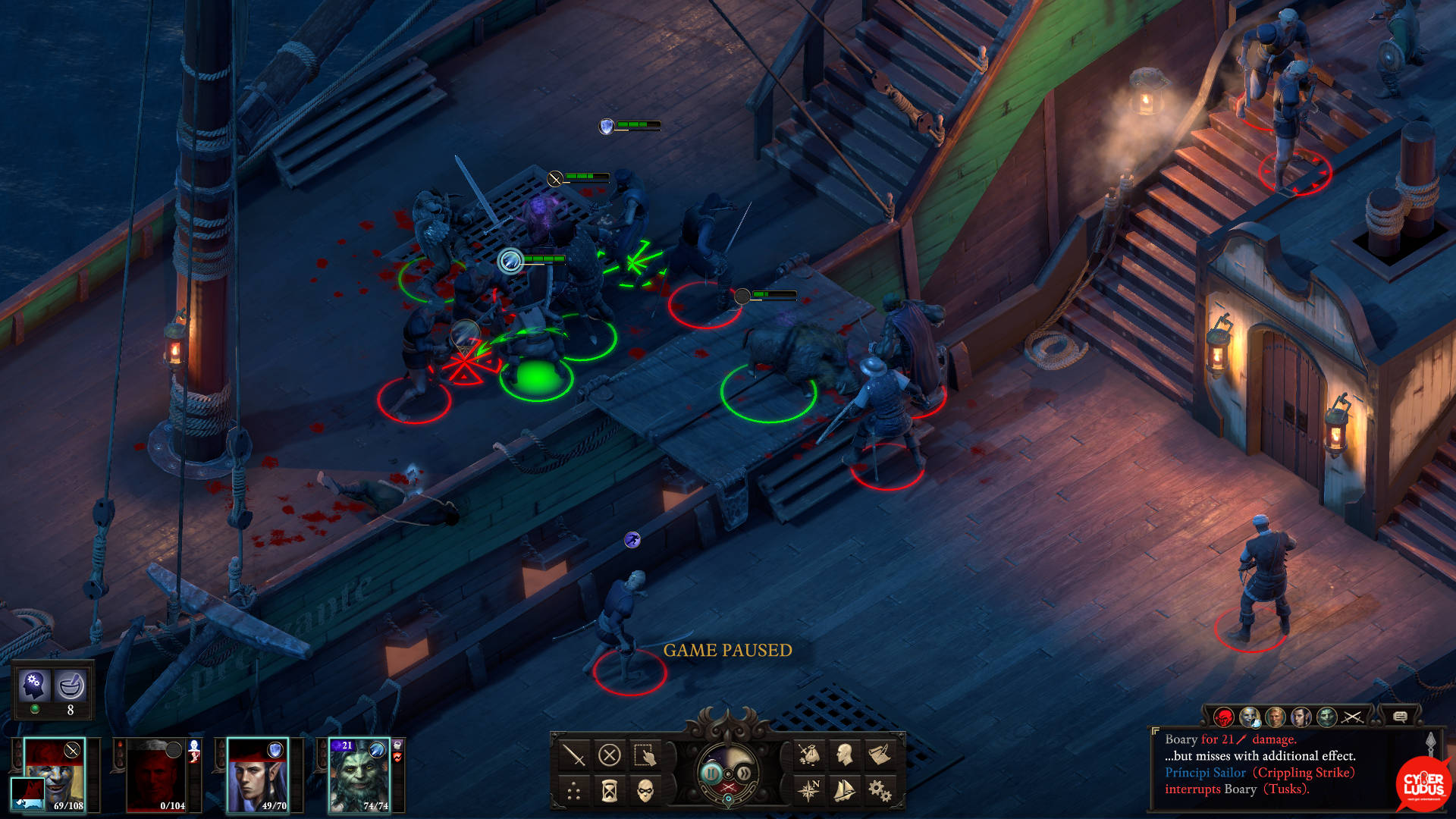Screen dimensions: 1456x819
Task: Click the hourglass rest button
Action: [x=610, y=792]
